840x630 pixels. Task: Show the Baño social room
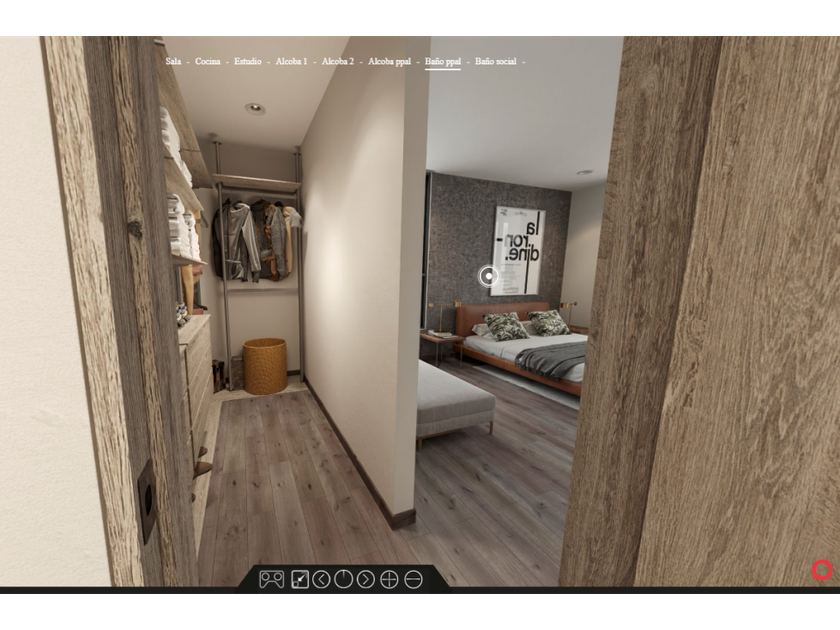pyautogui.click(x=496, y=62)
